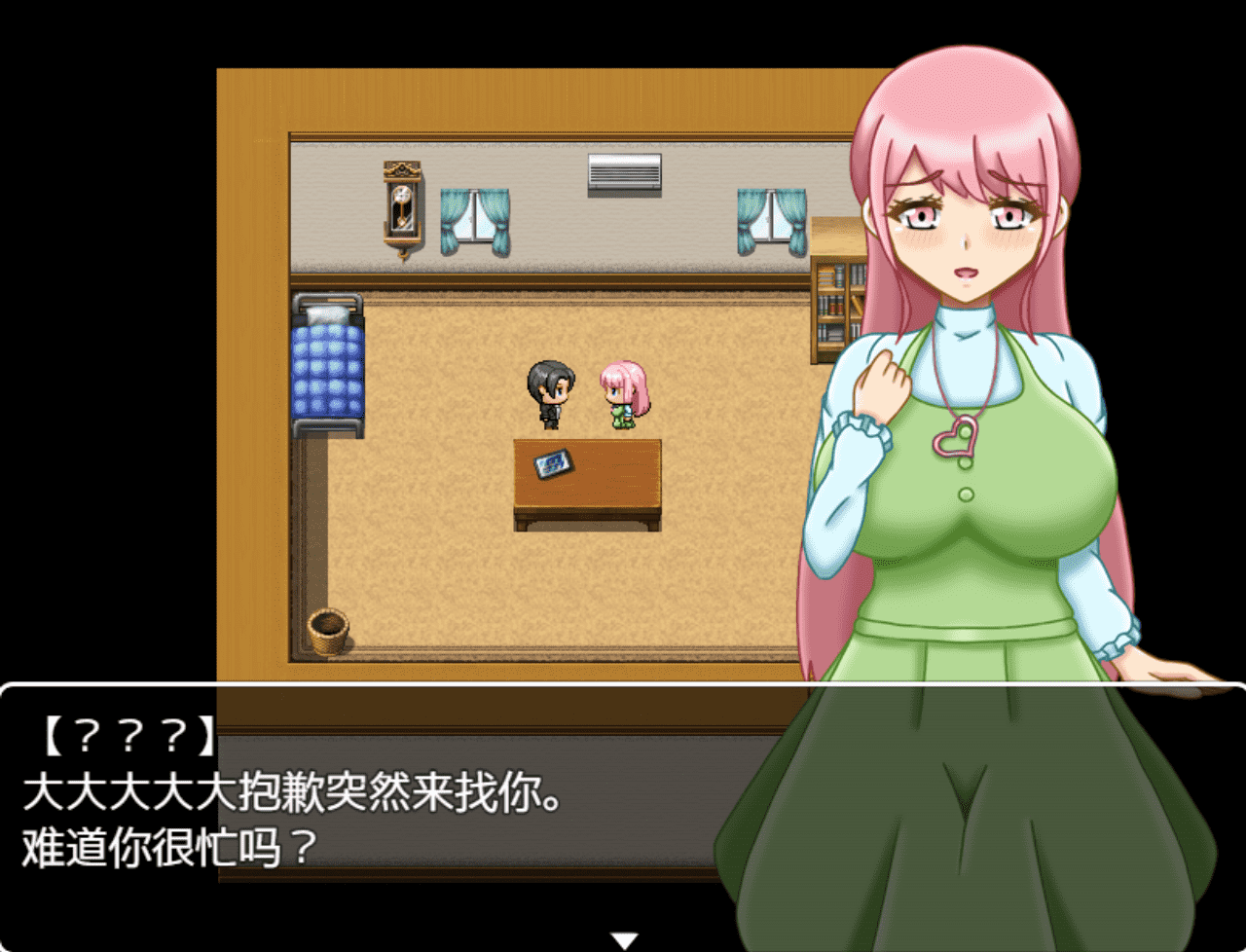
Task: Select the grandfather clock on the wall
Action: 403,206
